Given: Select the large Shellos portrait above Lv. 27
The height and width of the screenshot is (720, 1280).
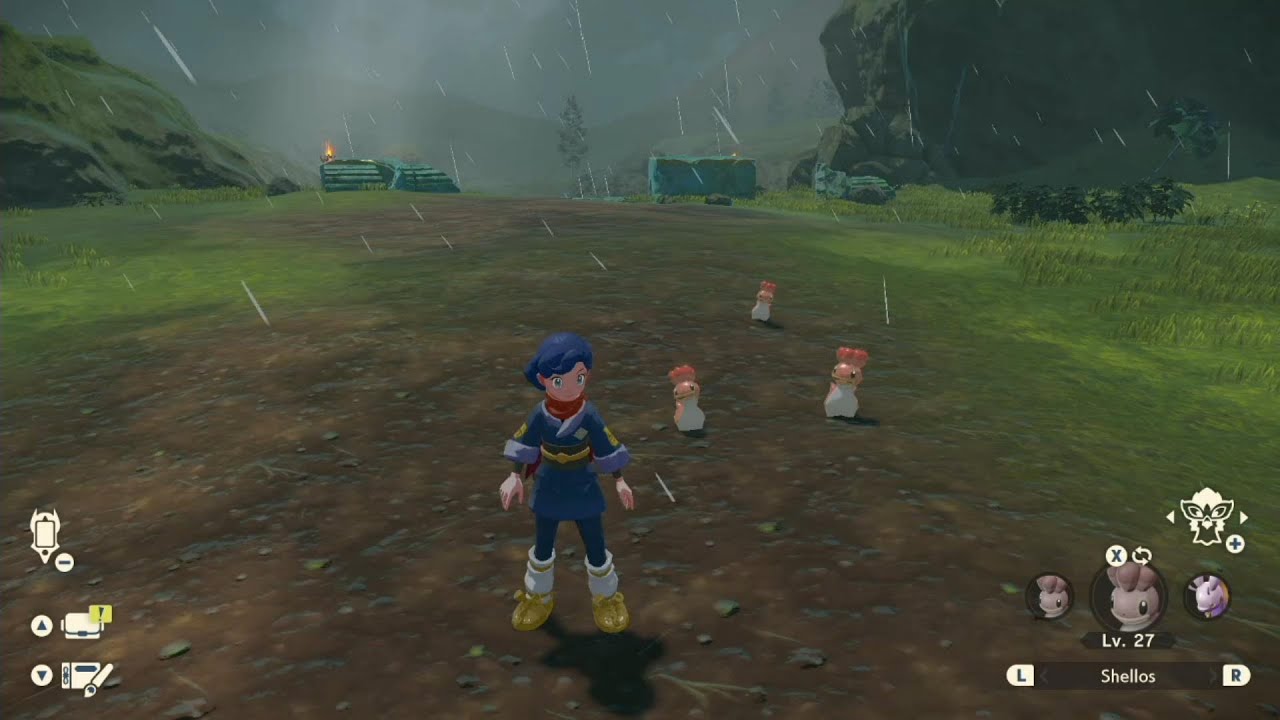Looking at the screenshot, I should 1128,597.
